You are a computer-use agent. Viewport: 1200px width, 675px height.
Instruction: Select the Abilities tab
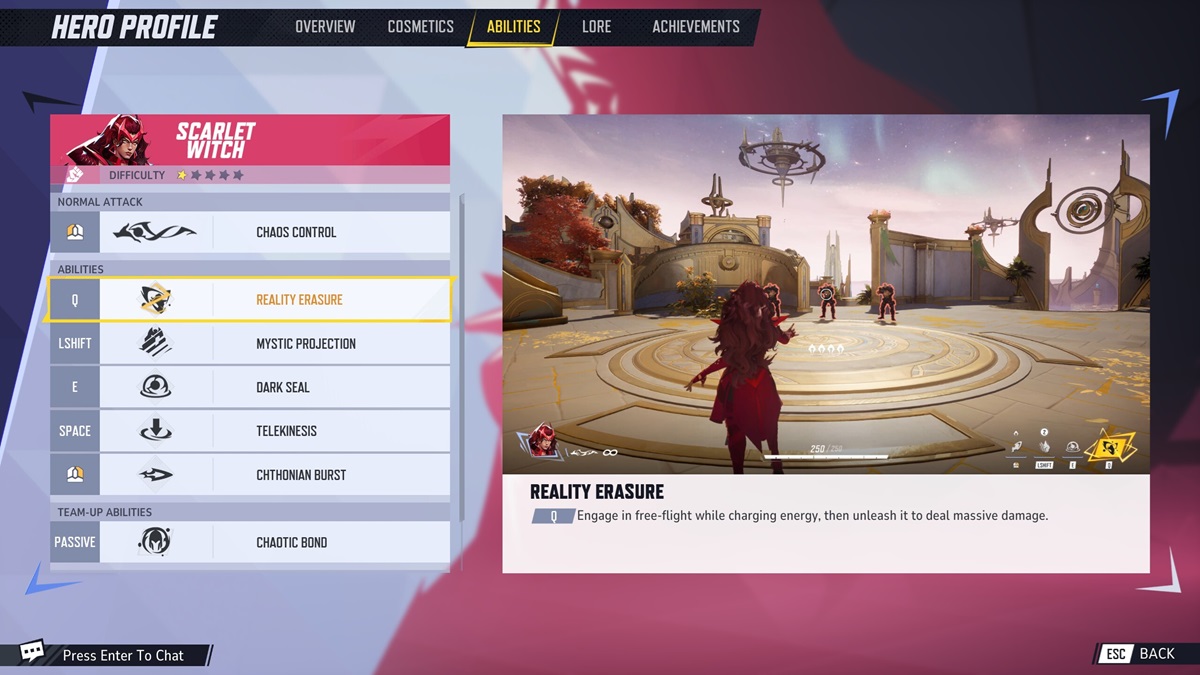pyautogui.click(x=513, y=27)
